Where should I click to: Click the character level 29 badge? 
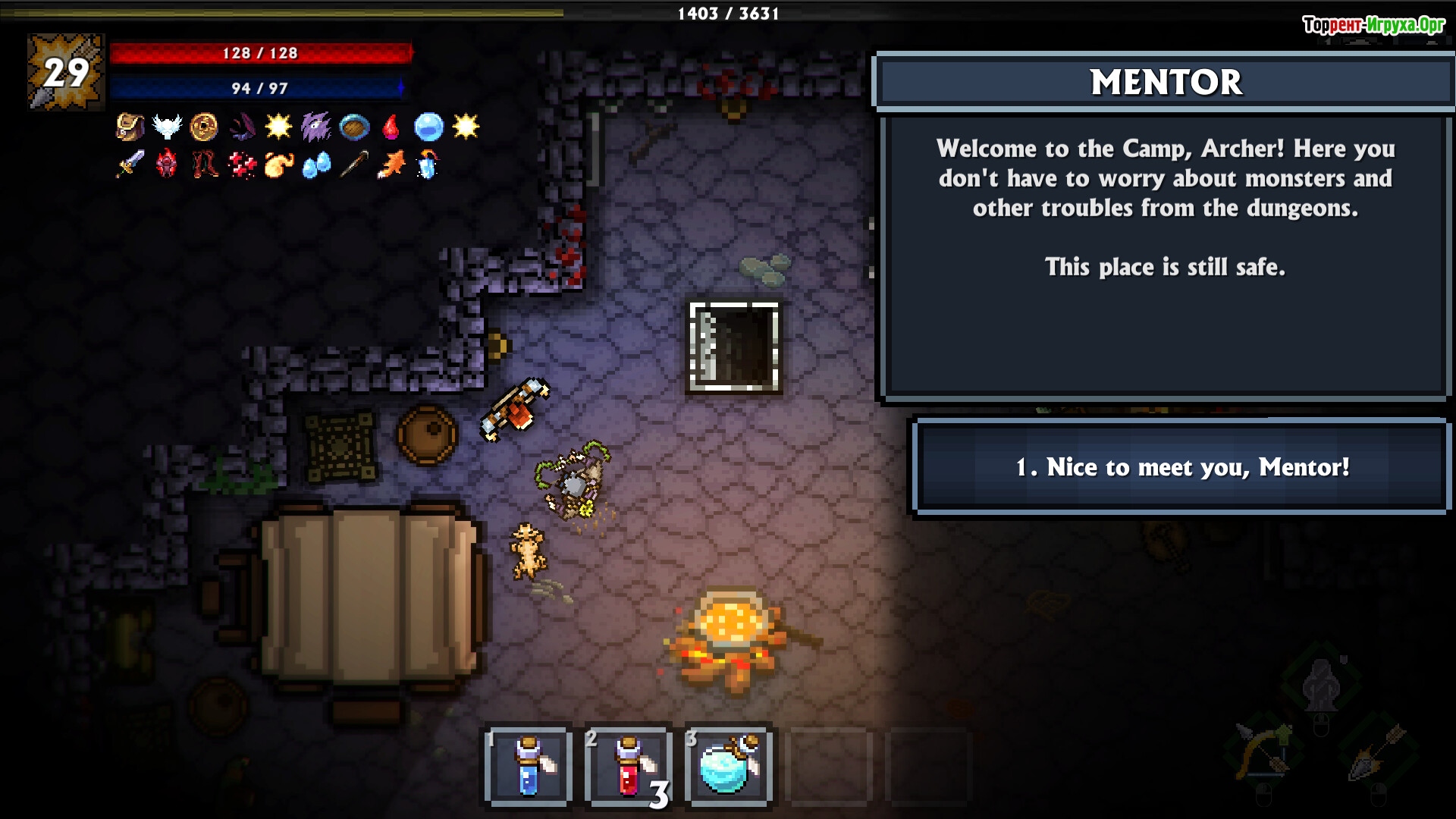pyautogui.click(x=66, y=73)
